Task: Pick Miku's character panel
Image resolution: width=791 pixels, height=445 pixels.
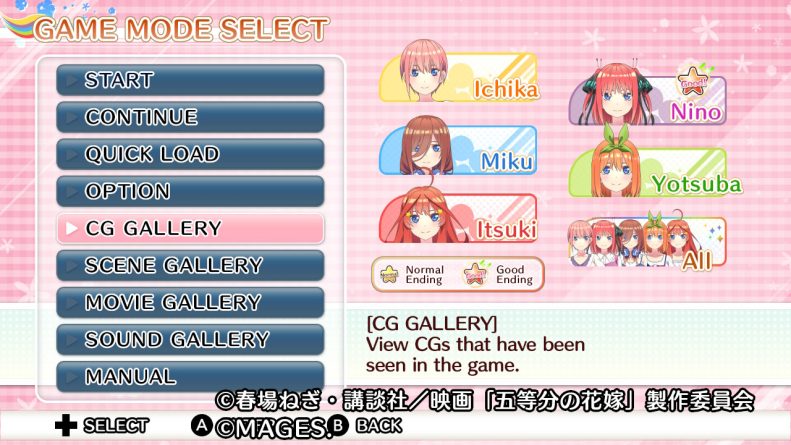Action: coord(460,150)
